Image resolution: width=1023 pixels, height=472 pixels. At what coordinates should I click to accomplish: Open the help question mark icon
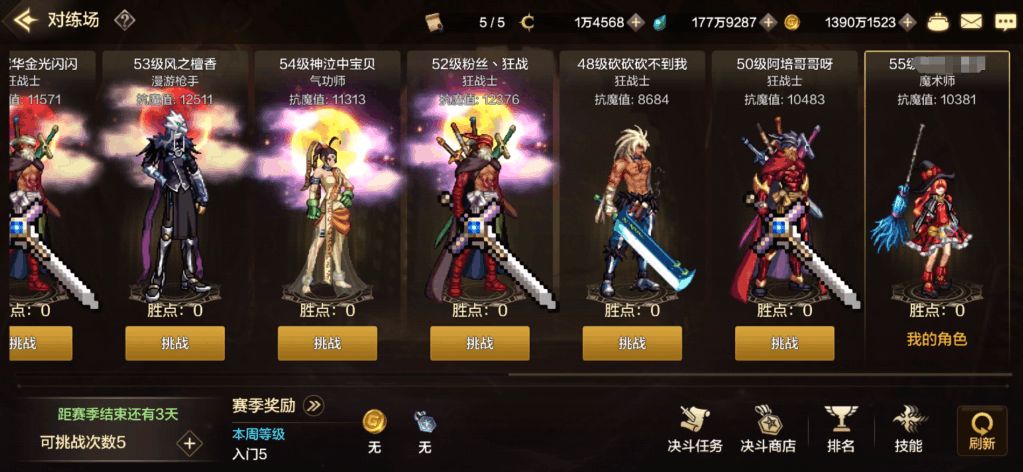tap(124, 20)
